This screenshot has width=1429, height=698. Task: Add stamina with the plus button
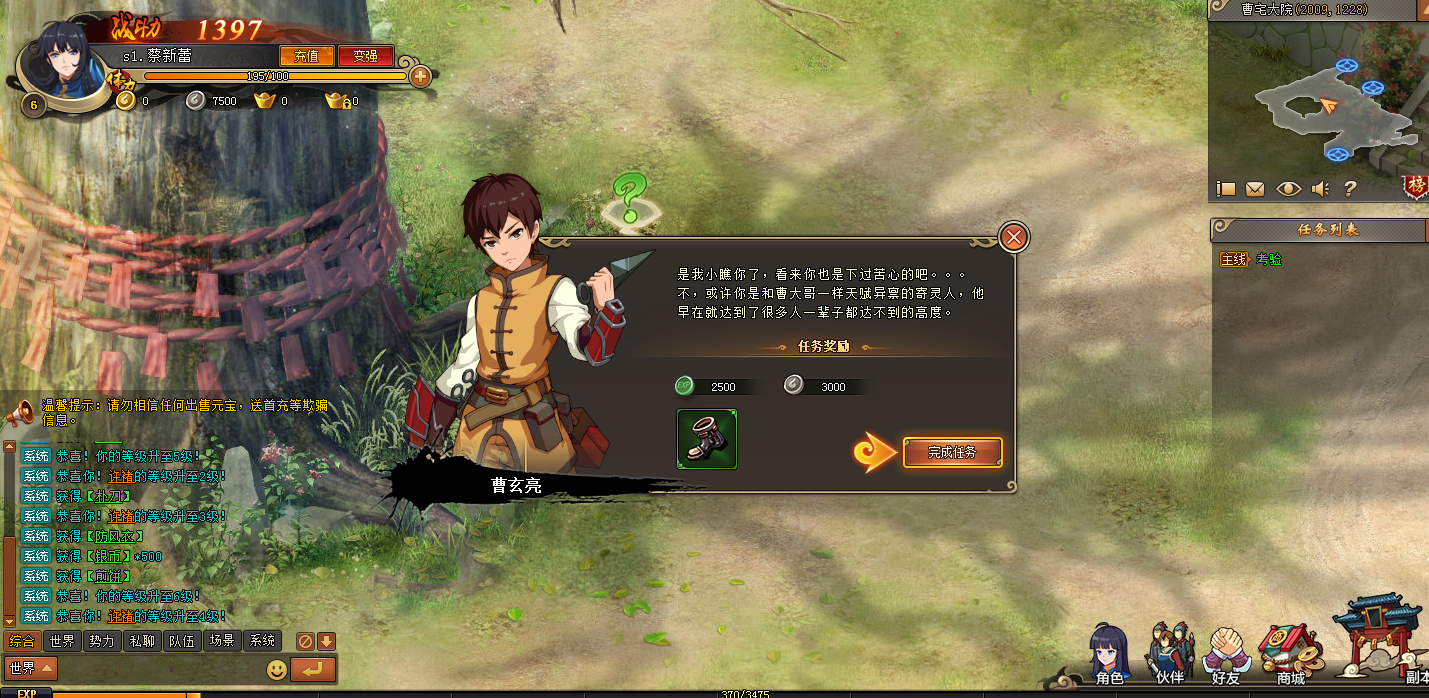[420, 76]
